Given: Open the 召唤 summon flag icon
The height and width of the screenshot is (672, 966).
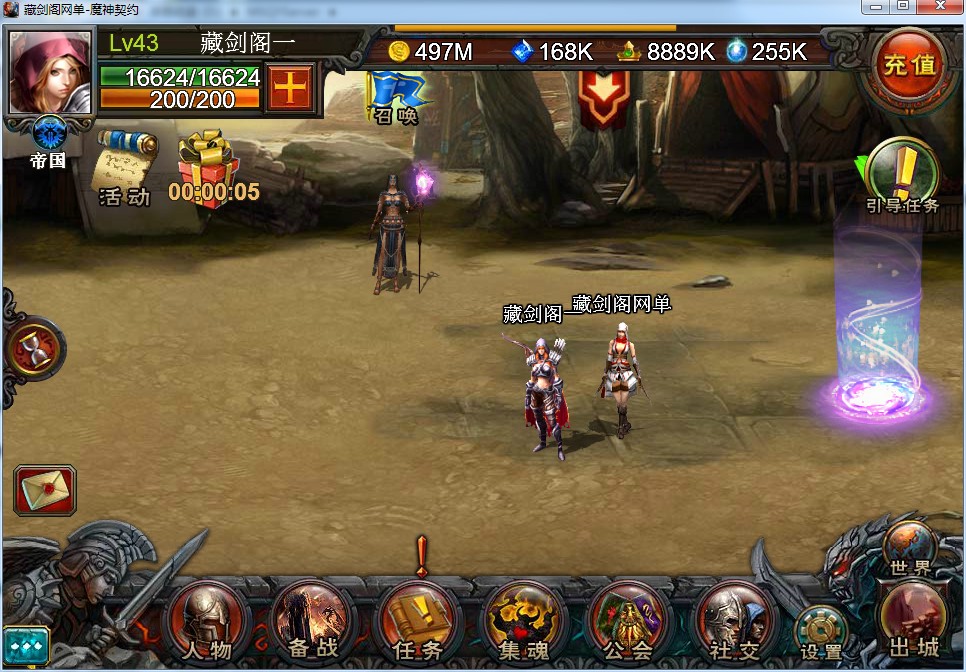Looking at the screenshot, I should pos(397,97).
